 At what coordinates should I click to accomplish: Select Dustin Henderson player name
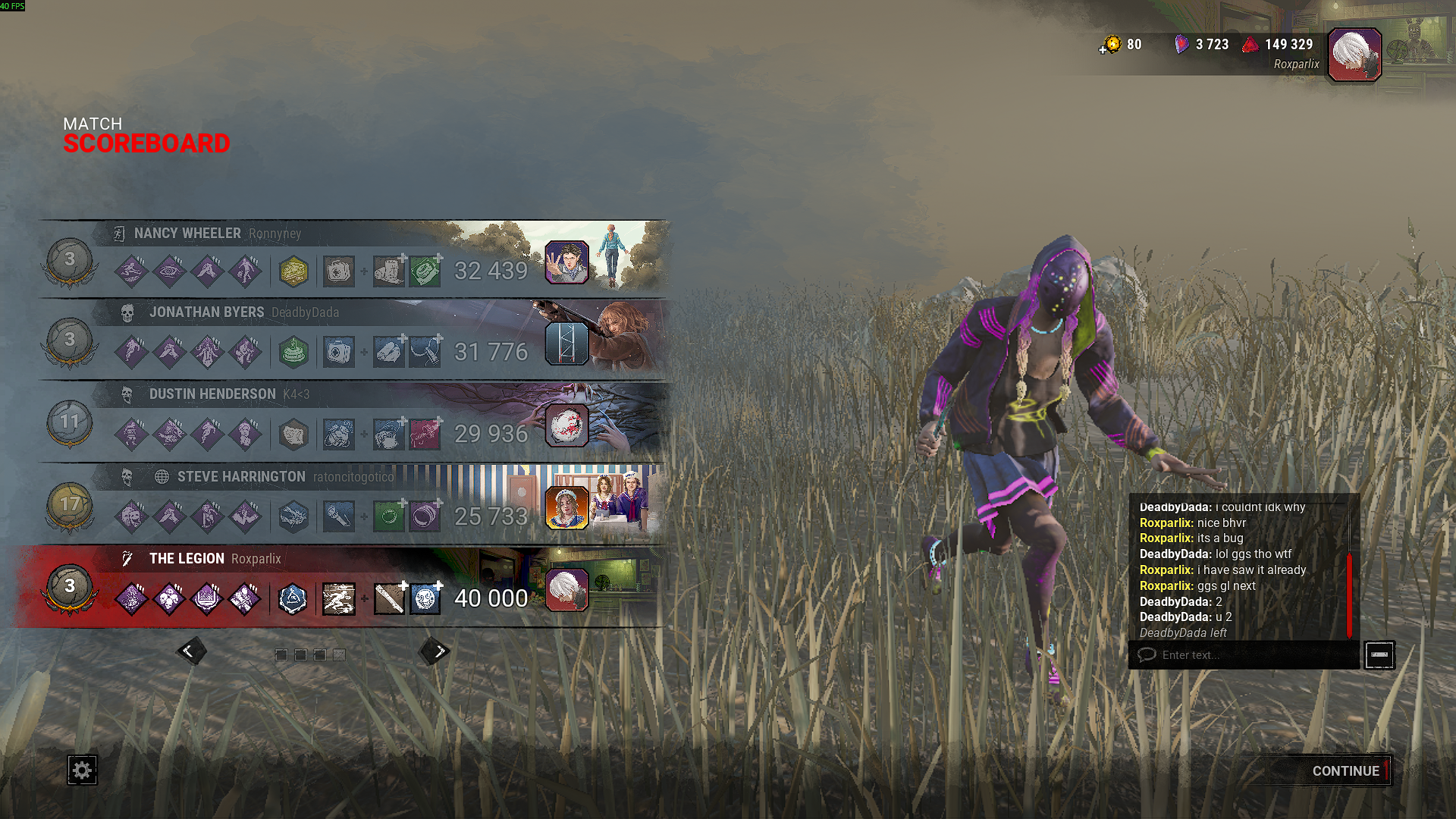click(212, 394)
